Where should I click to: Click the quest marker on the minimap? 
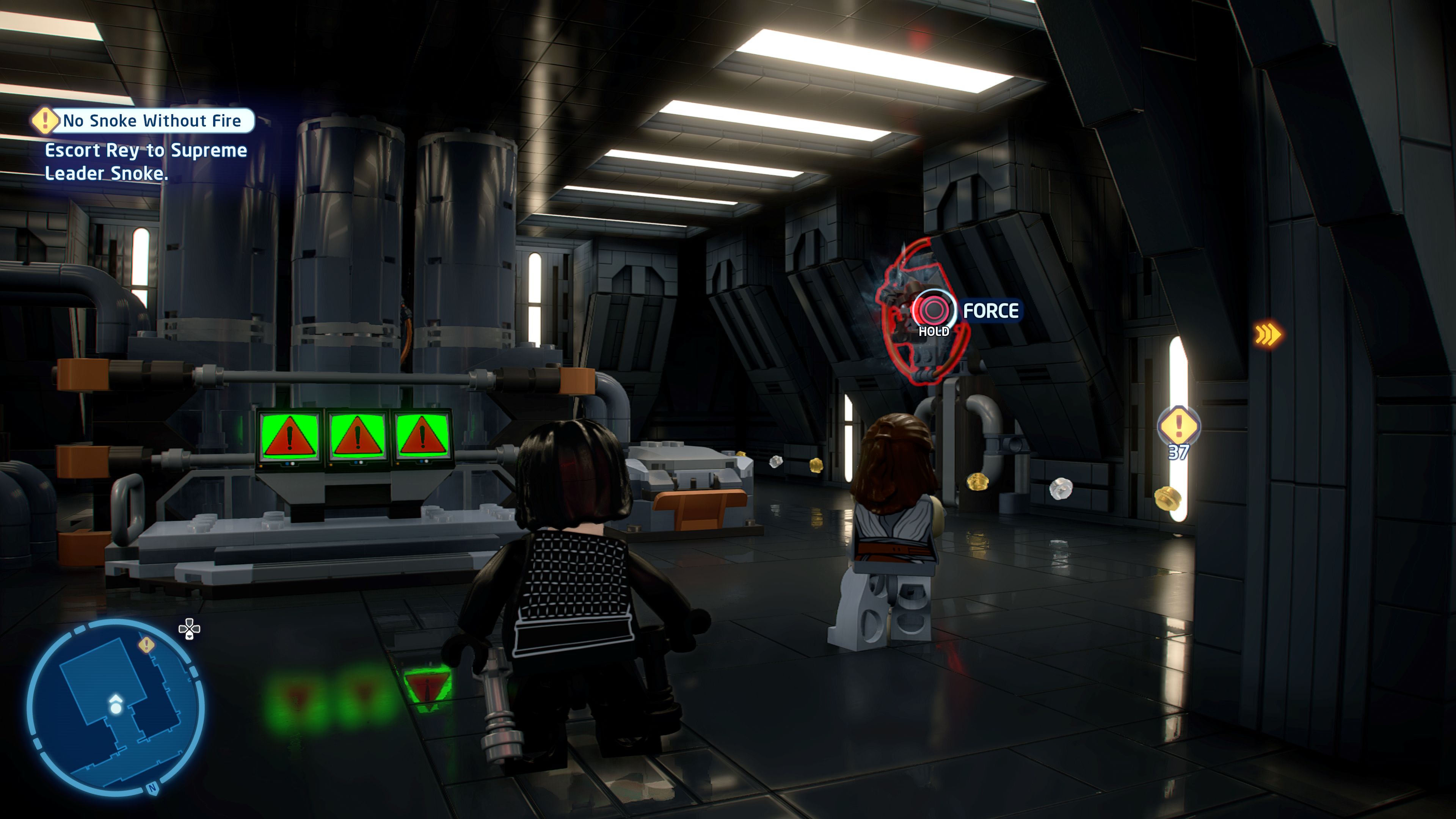(146, 644)
